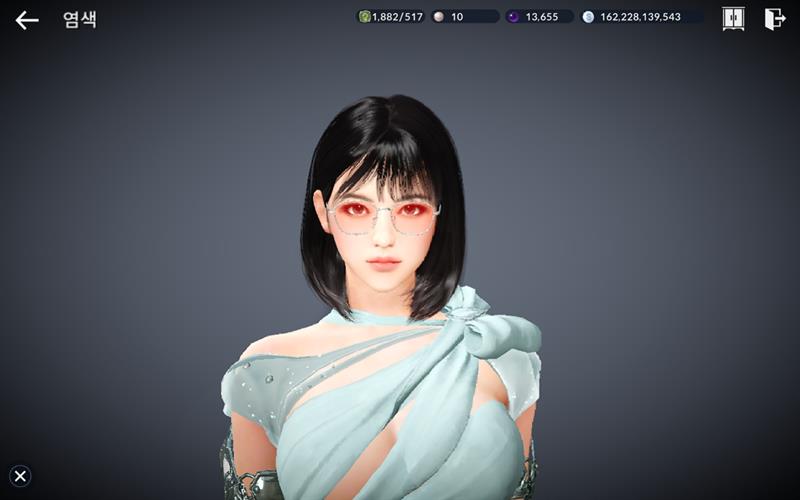The width and height of the screenshot is (800, 500).
Task: Go back using the arrow beside 염색
Action: [x=27, y=19]
